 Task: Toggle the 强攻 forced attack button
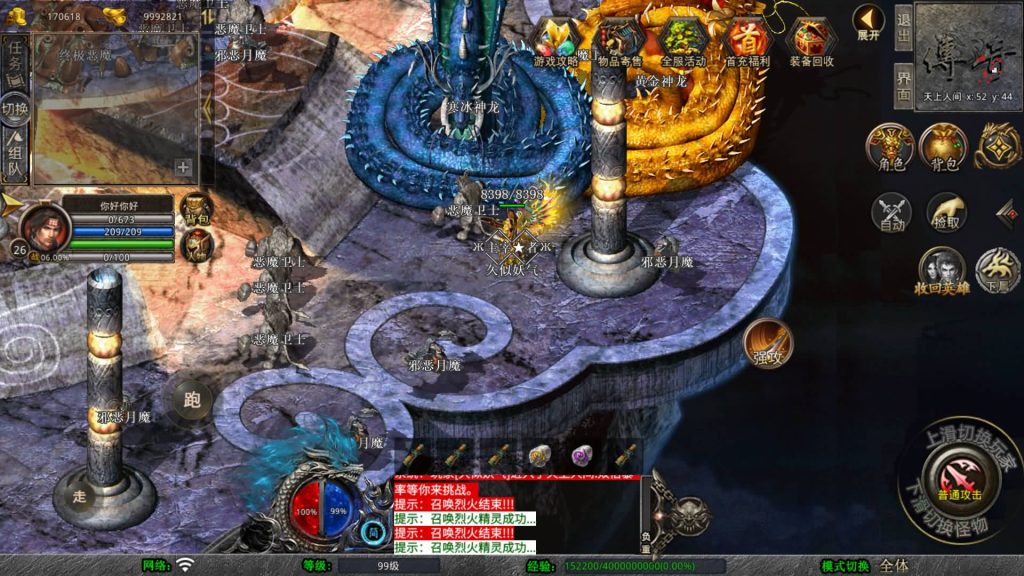[768, 343]
